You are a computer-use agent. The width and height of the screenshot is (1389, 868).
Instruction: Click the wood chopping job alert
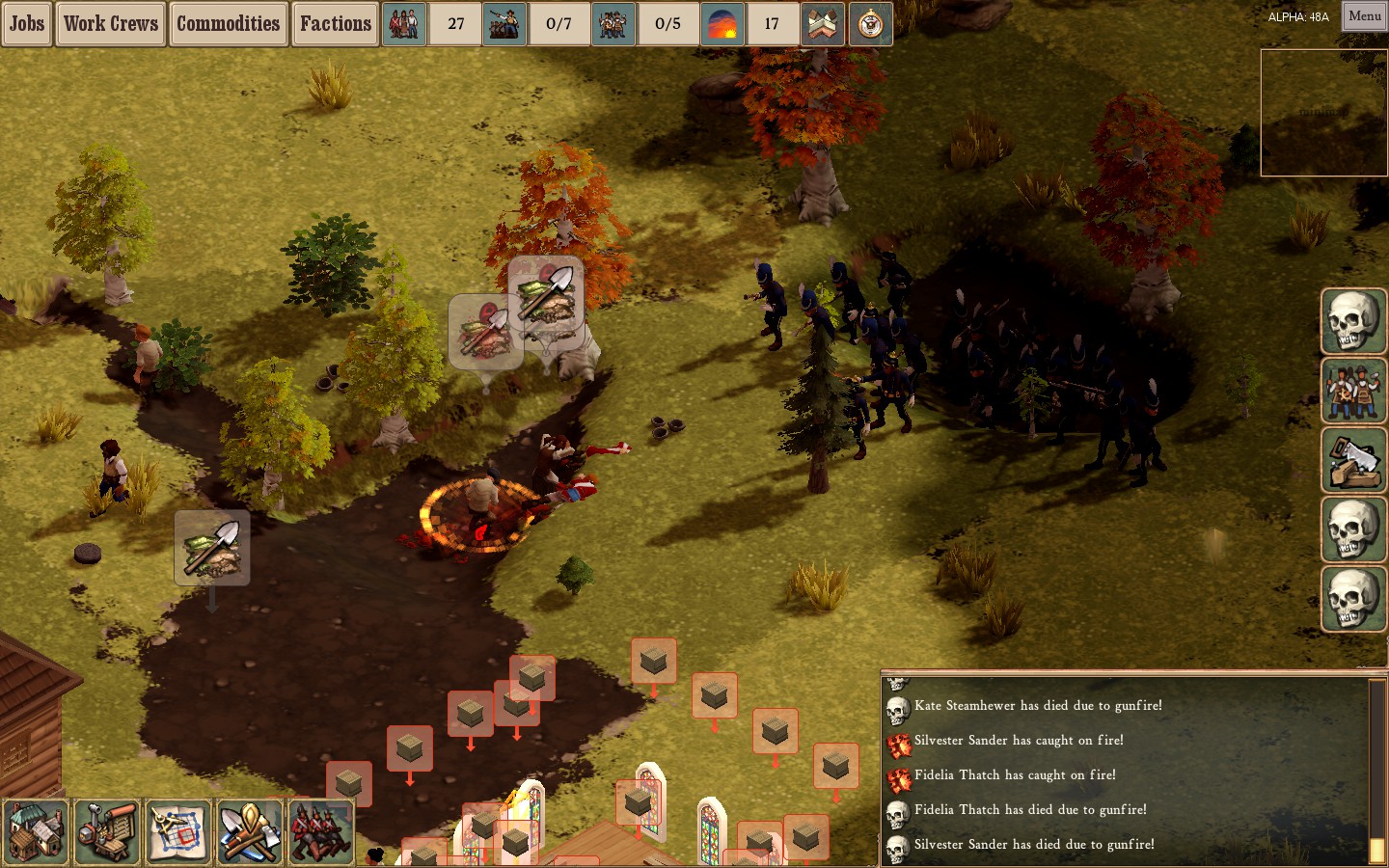point(1353,461)
